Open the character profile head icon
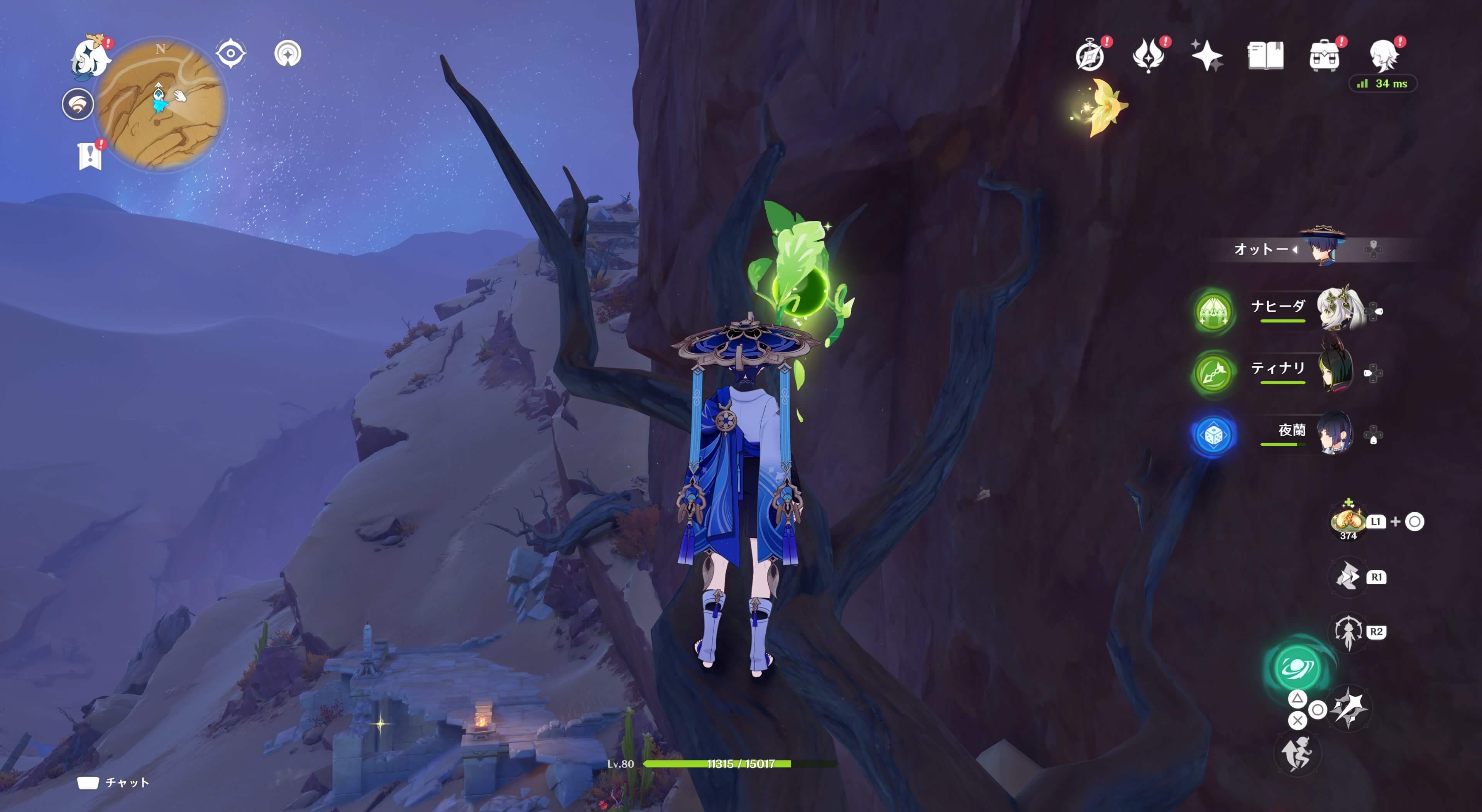 point(1383,56)
